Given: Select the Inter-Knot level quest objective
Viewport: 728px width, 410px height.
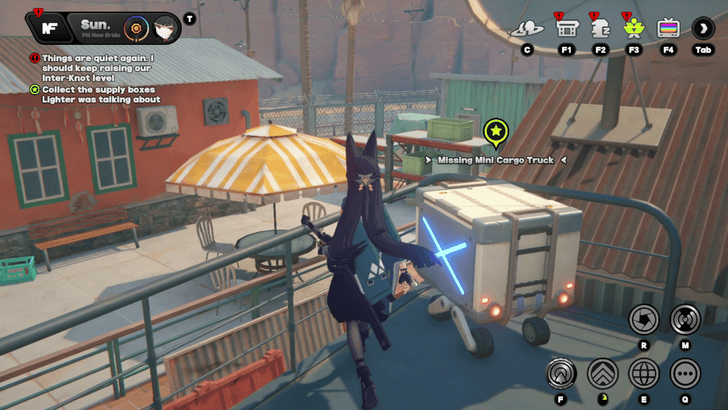Looking at the screenshot, I should click(95, 67).
